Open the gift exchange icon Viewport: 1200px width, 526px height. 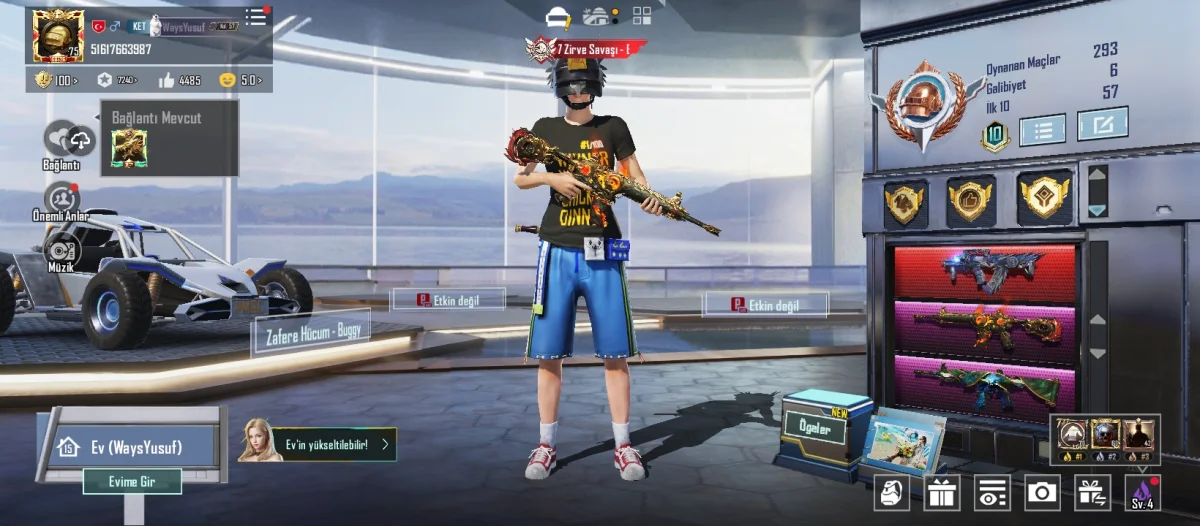click(1092, 492)
